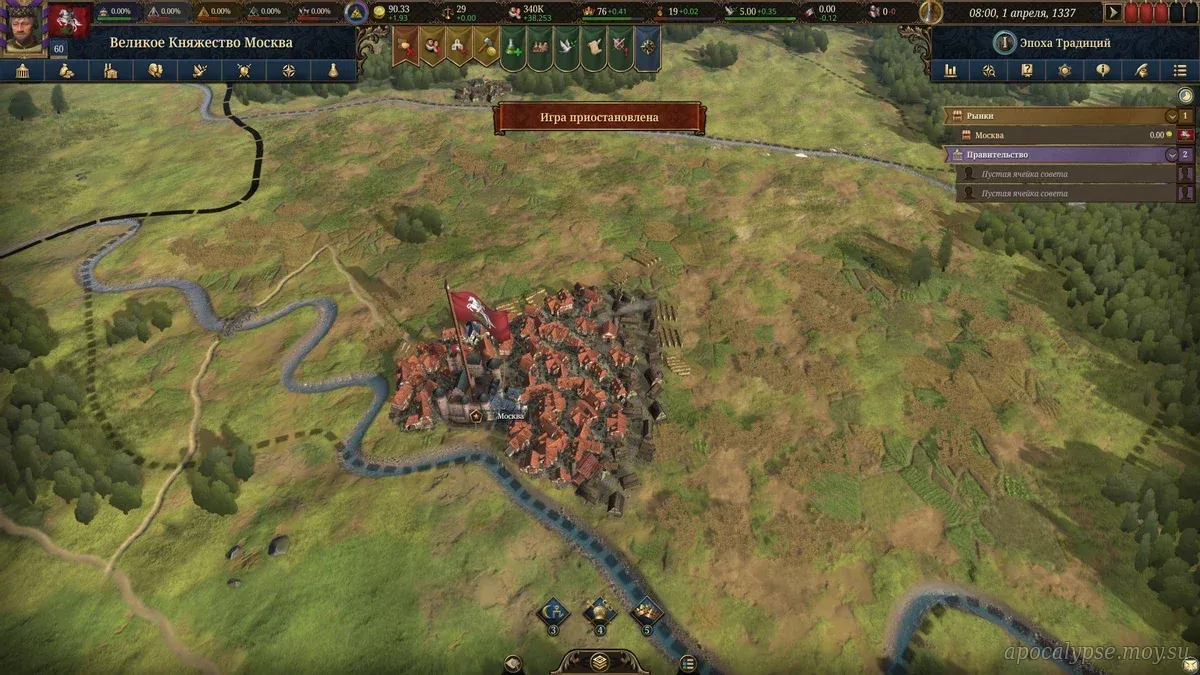Open the economy coin bags tab
Image resolution: width=1200 pixels, height=675 pixels.
[66, 71]
